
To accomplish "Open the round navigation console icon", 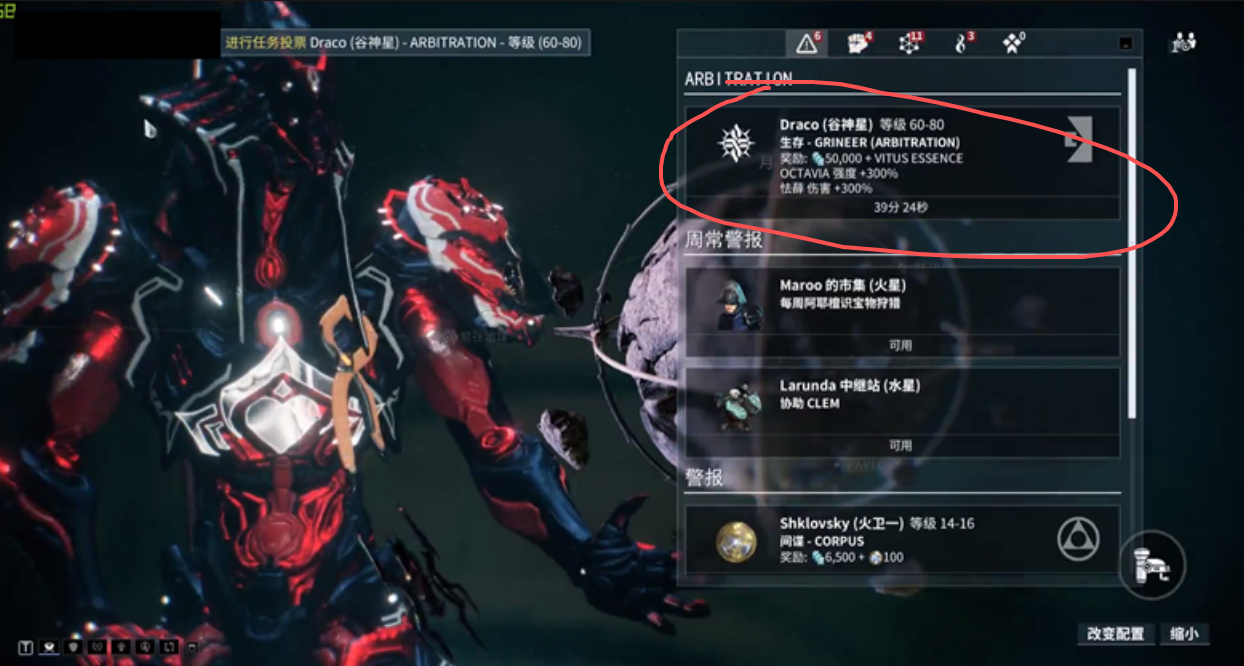I will [1152, 563].
